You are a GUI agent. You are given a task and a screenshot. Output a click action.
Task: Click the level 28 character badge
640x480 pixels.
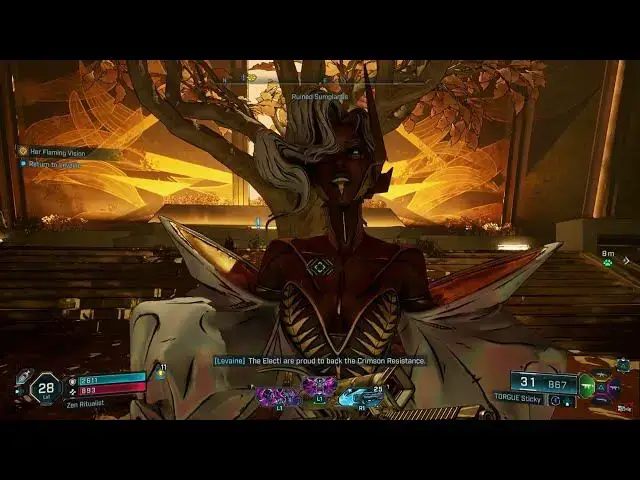pos(46,387)
